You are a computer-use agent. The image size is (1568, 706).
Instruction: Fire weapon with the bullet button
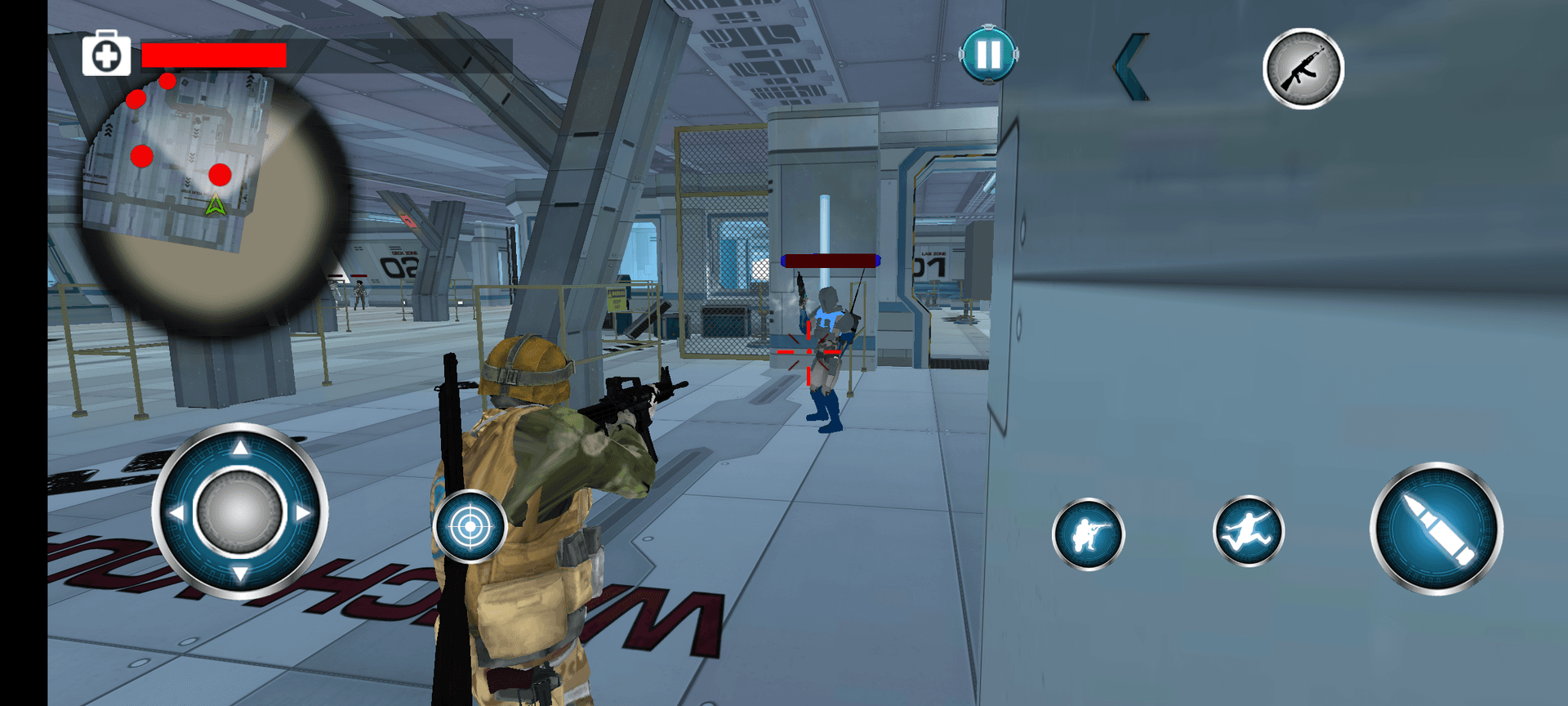[1436, 529]
